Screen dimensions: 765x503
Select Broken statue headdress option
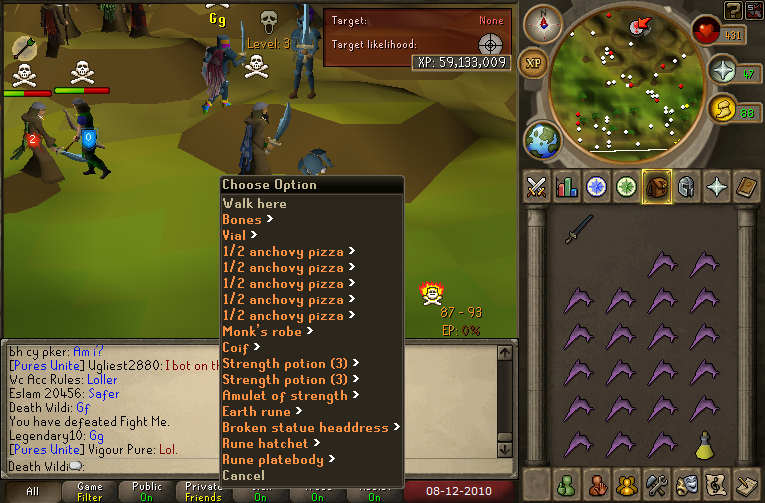point(305,427)
